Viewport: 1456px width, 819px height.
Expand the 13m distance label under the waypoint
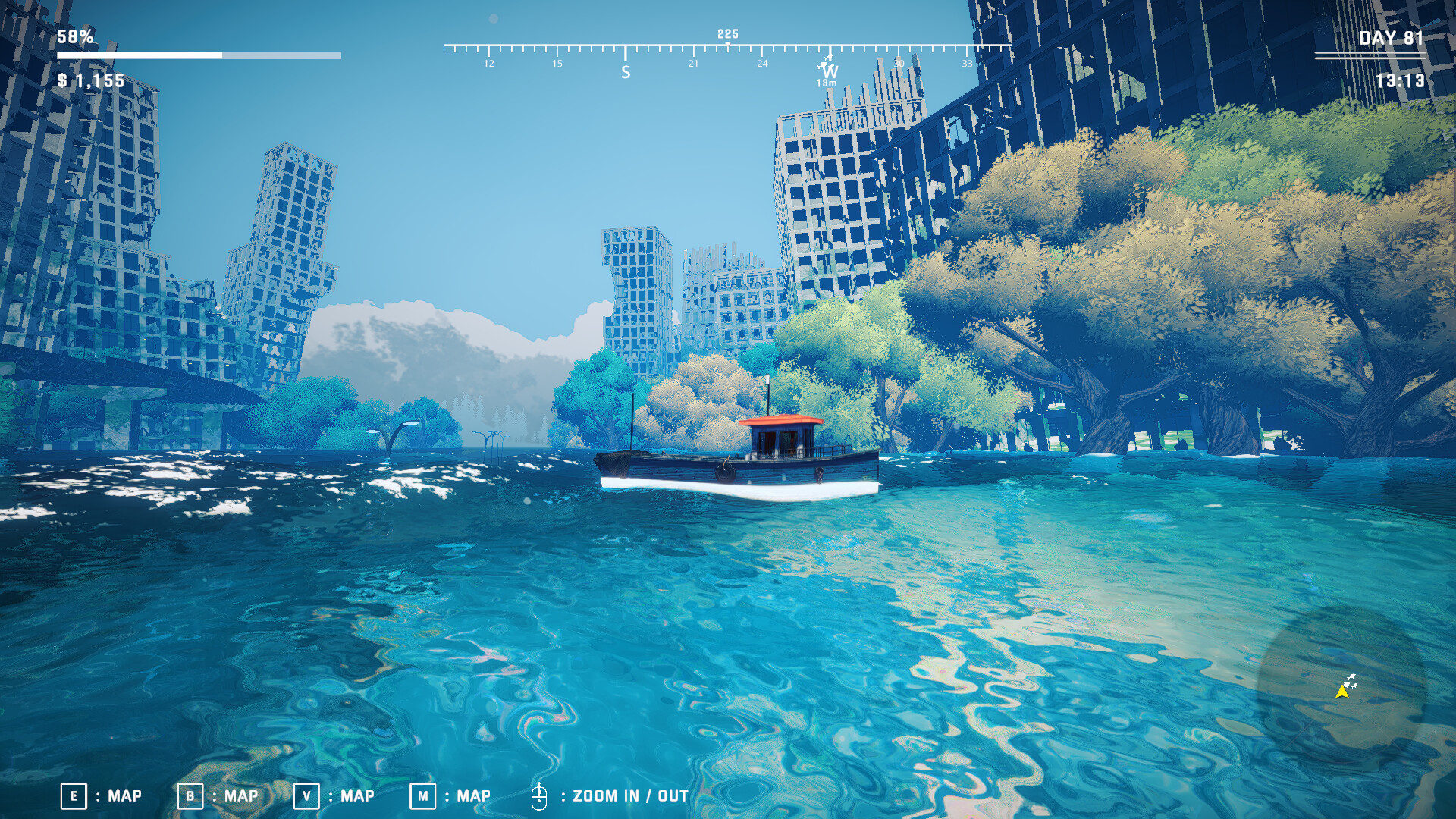coord(826,81)
